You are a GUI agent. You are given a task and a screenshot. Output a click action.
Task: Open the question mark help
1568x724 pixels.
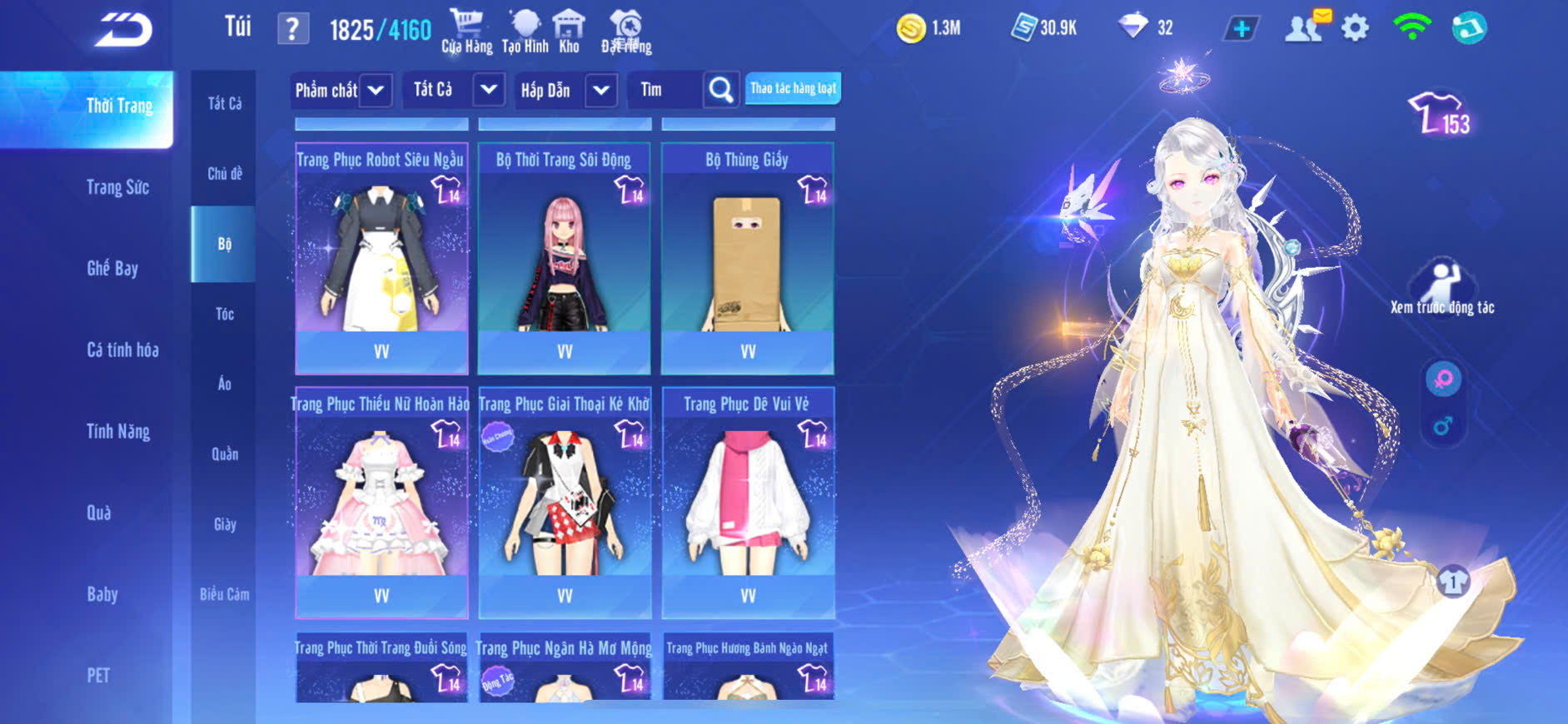tap(292, 30)
